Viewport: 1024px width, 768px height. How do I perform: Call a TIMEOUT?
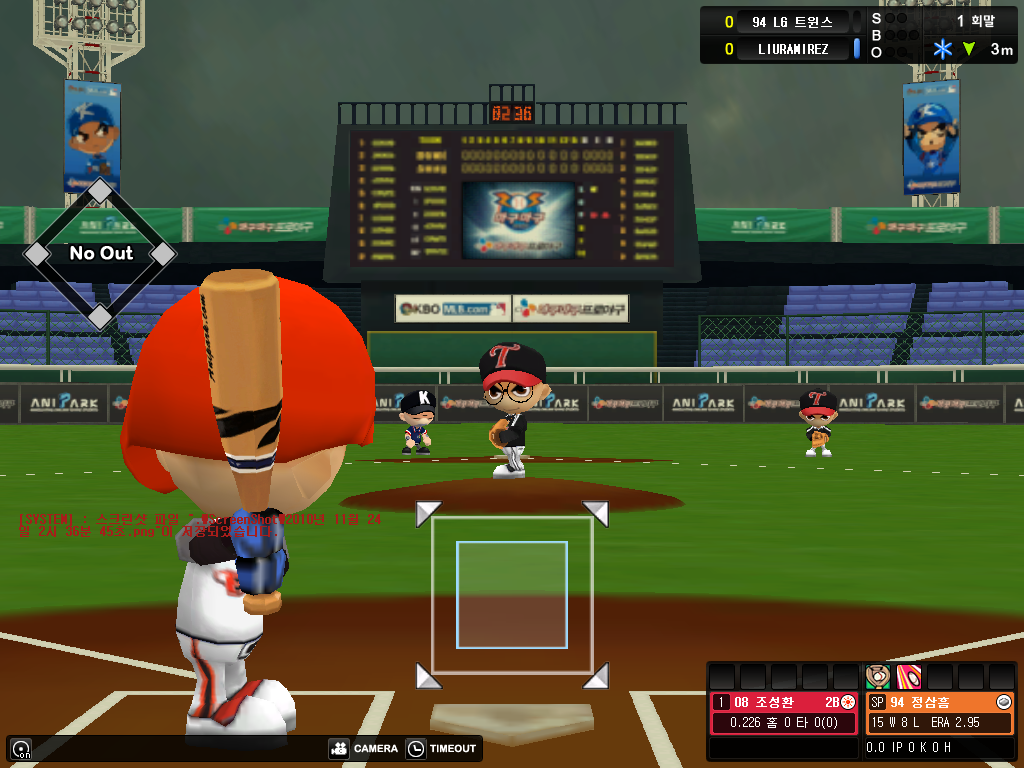pos(442,748)
